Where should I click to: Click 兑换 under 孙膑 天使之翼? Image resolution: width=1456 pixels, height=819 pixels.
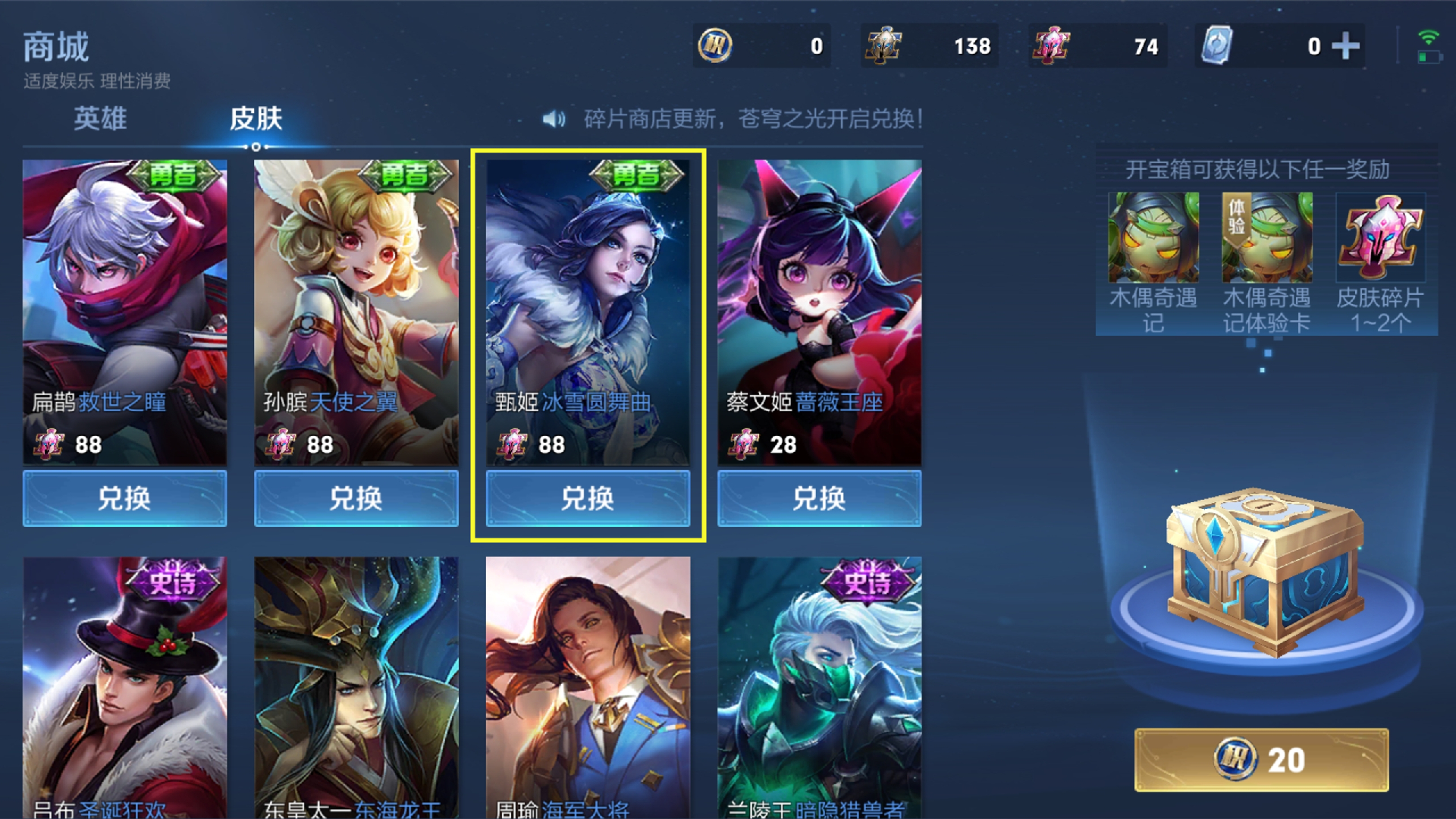tap(356, 499)
